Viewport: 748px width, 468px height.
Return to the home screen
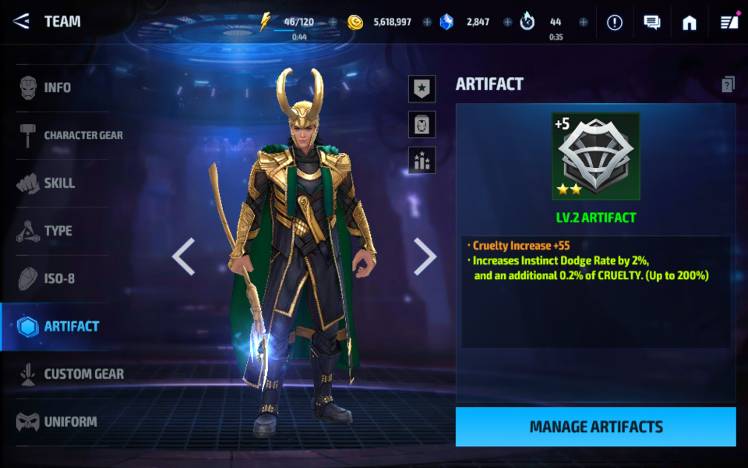689,22
